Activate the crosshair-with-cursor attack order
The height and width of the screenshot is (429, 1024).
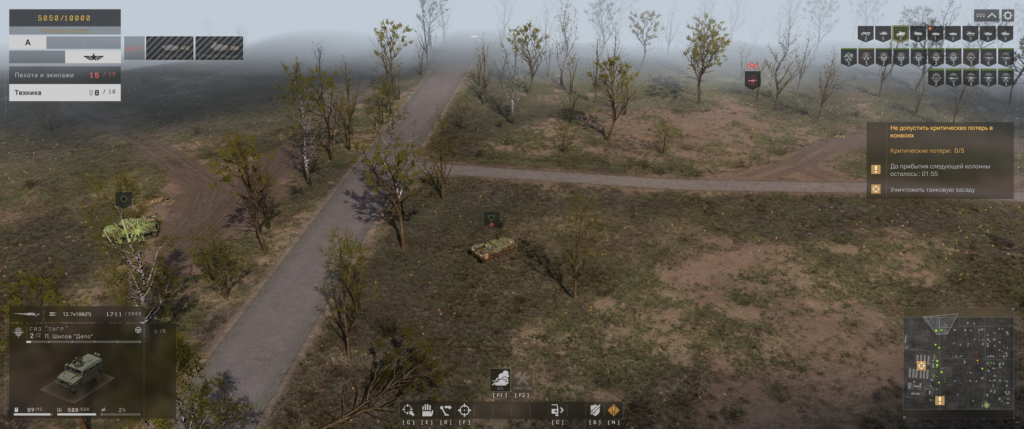tap(408, 409)
